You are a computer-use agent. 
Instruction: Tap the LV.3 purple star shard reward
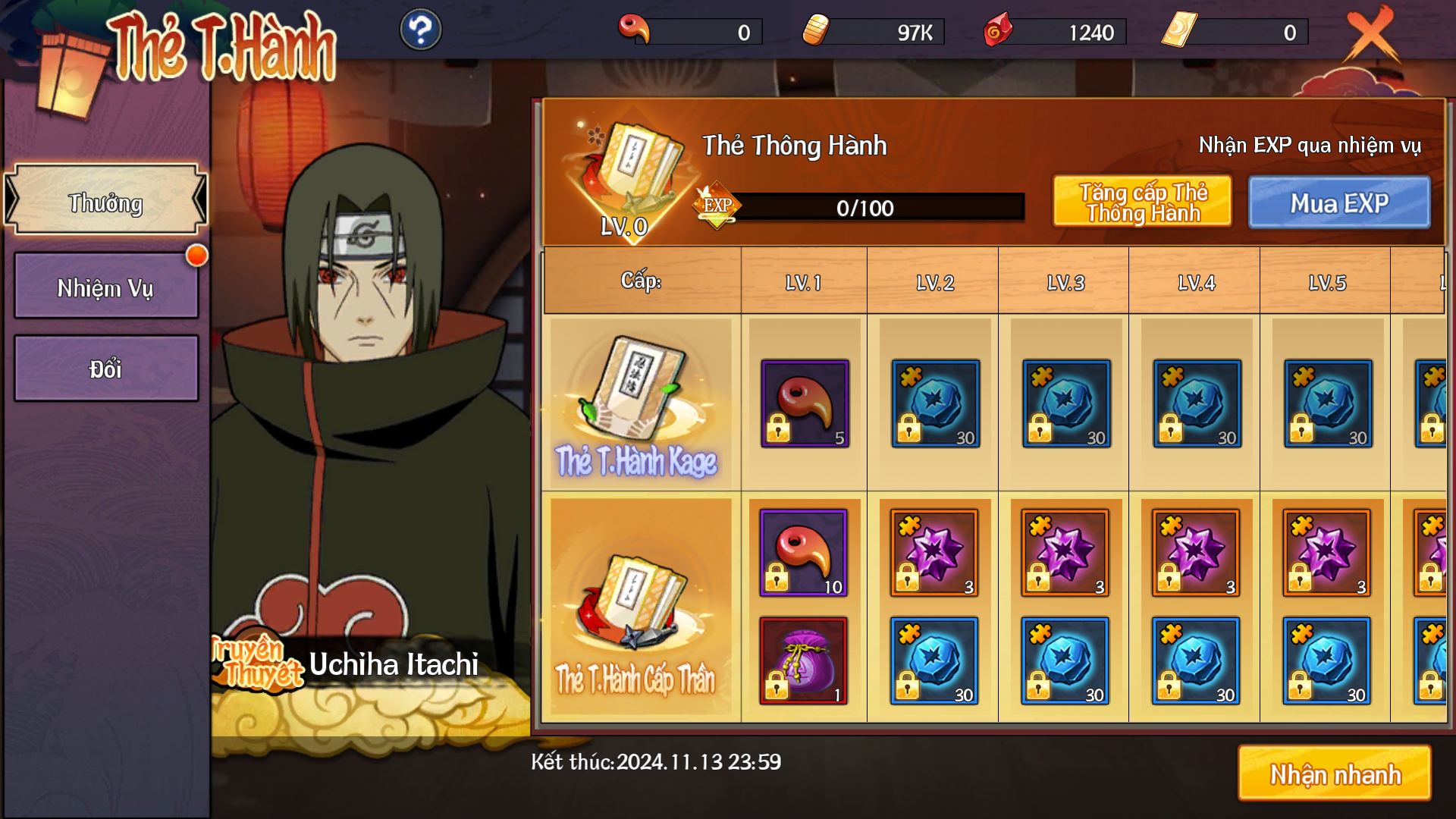pos(1065,553)
